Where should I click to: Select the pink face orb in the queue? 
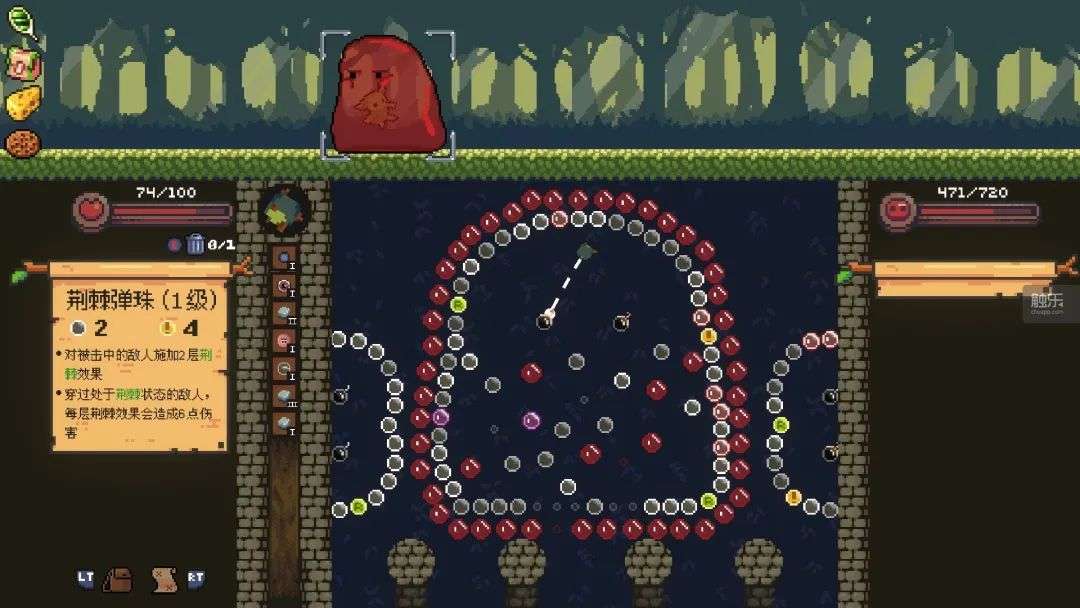284,341
